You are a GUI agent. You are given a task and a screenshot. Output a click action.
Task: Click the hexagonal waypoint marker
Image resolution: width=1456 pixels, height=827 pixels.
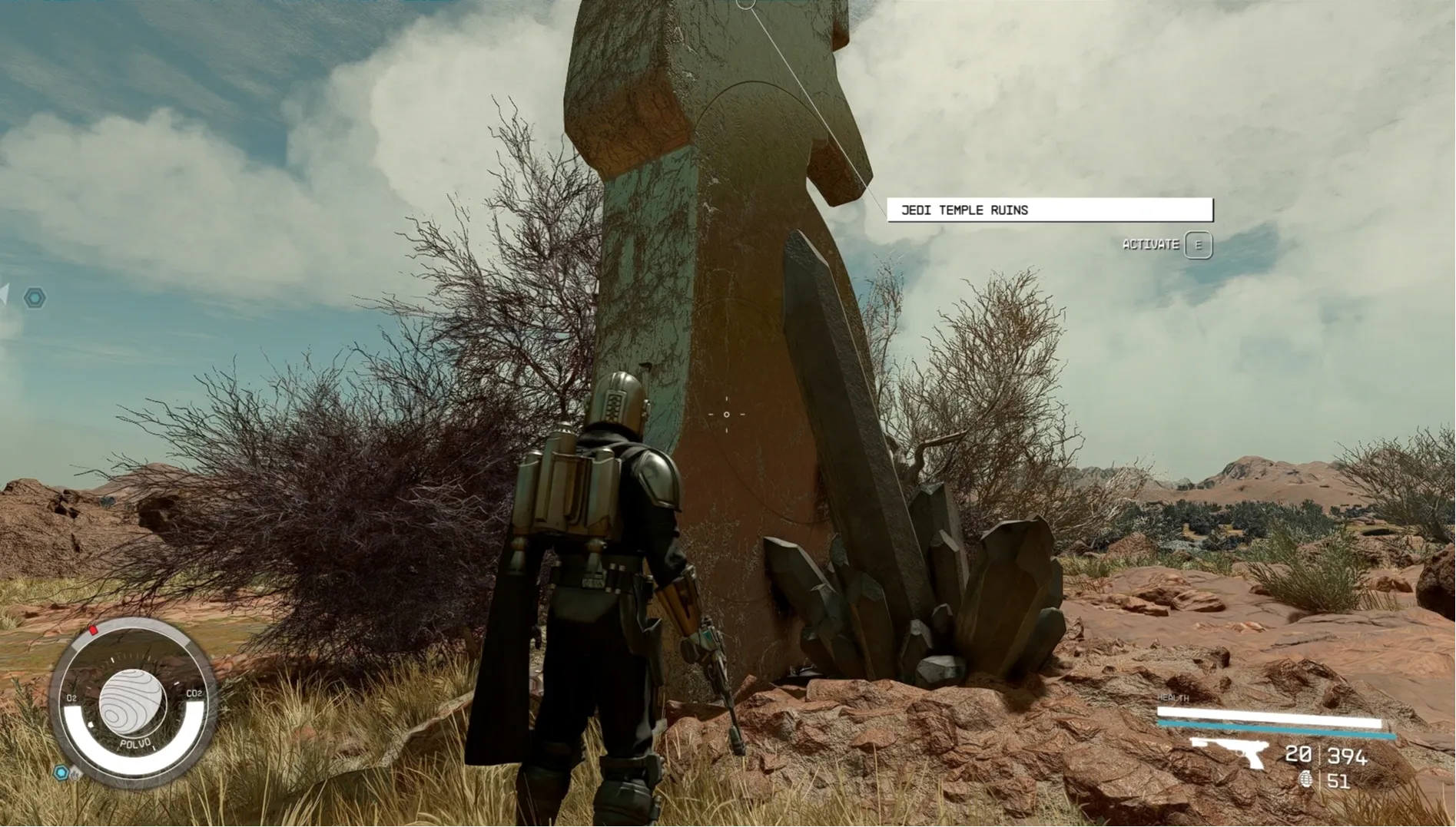coord(35,298)
